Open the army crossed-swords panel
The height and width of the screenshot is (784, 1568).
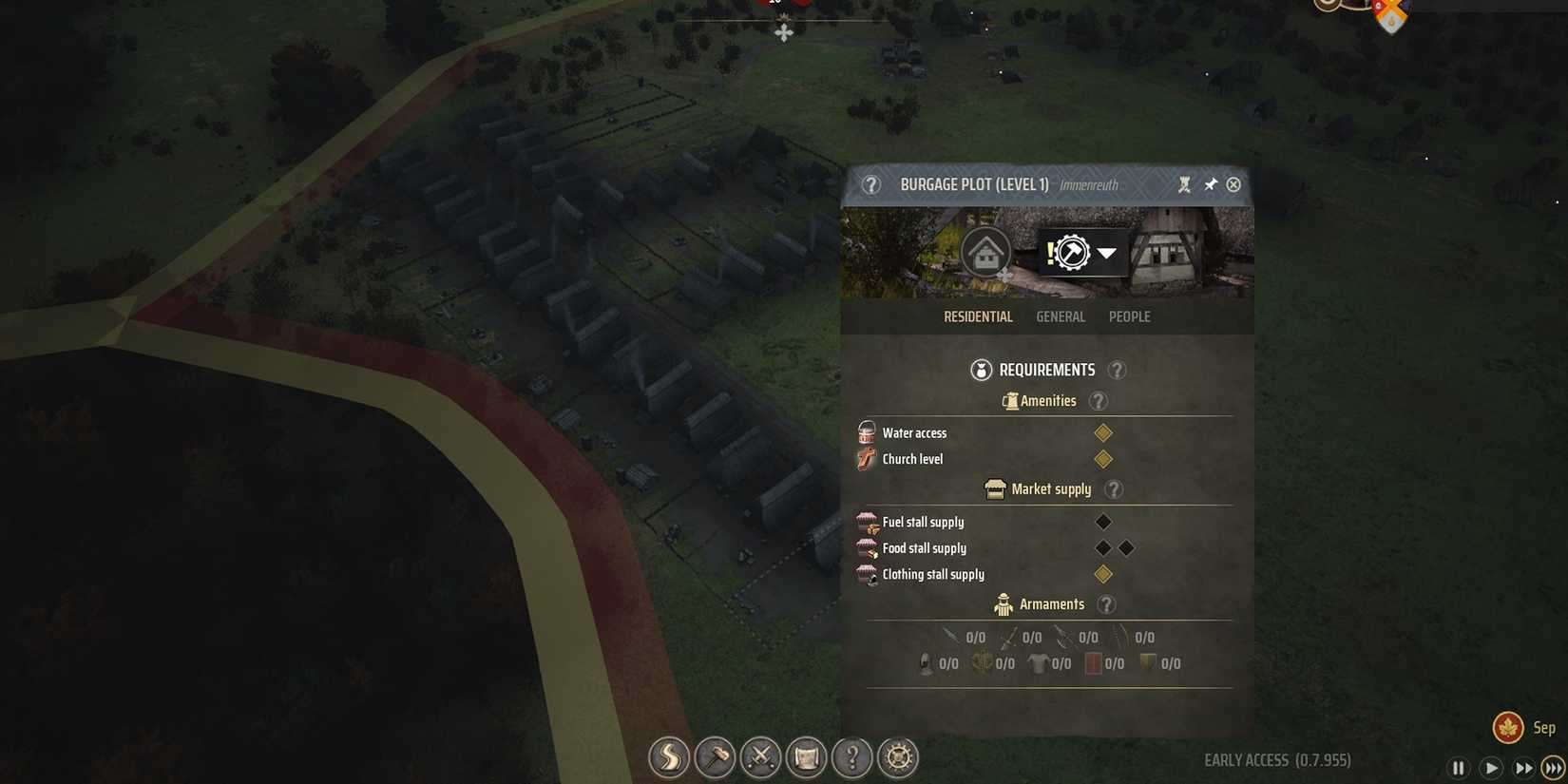pyautogui.click(x=760, y=757)
